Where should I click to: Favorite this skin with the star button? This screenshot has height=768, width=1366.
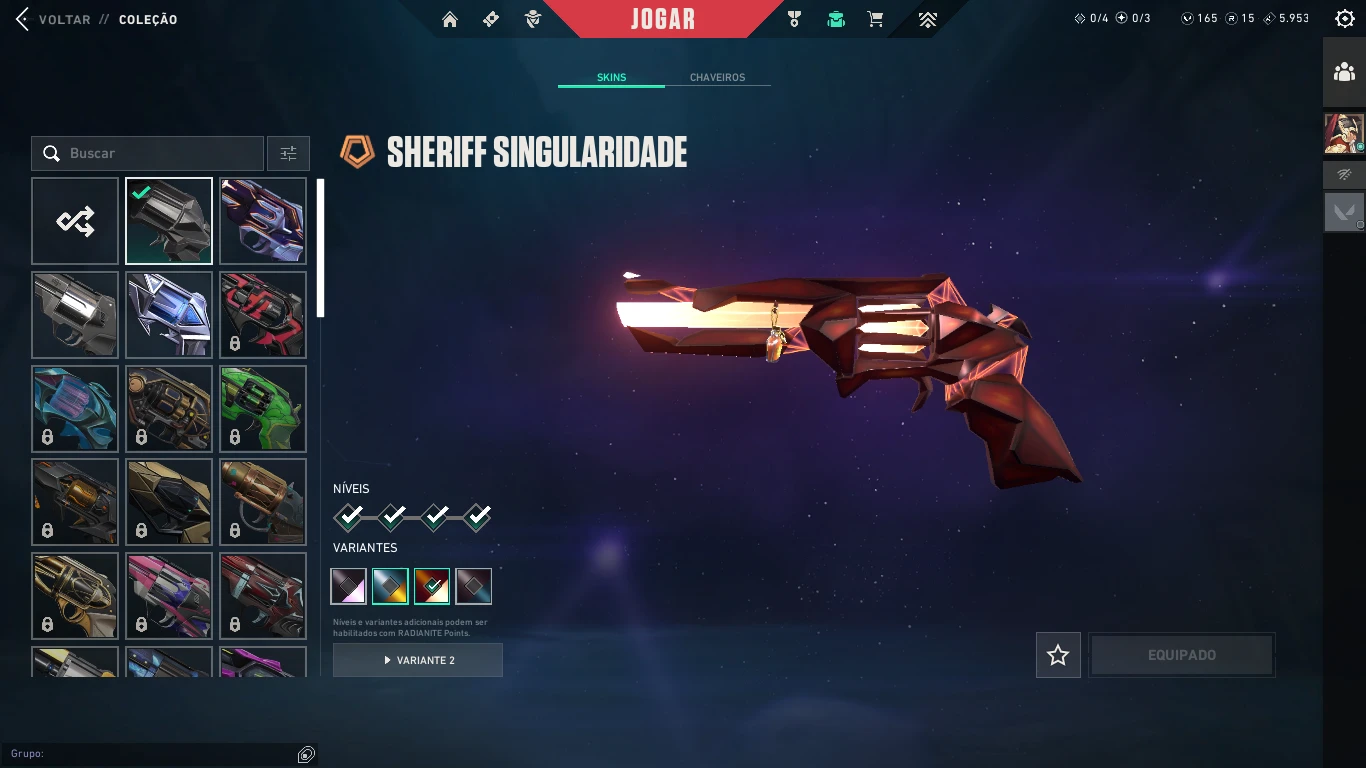(1058, 655)
